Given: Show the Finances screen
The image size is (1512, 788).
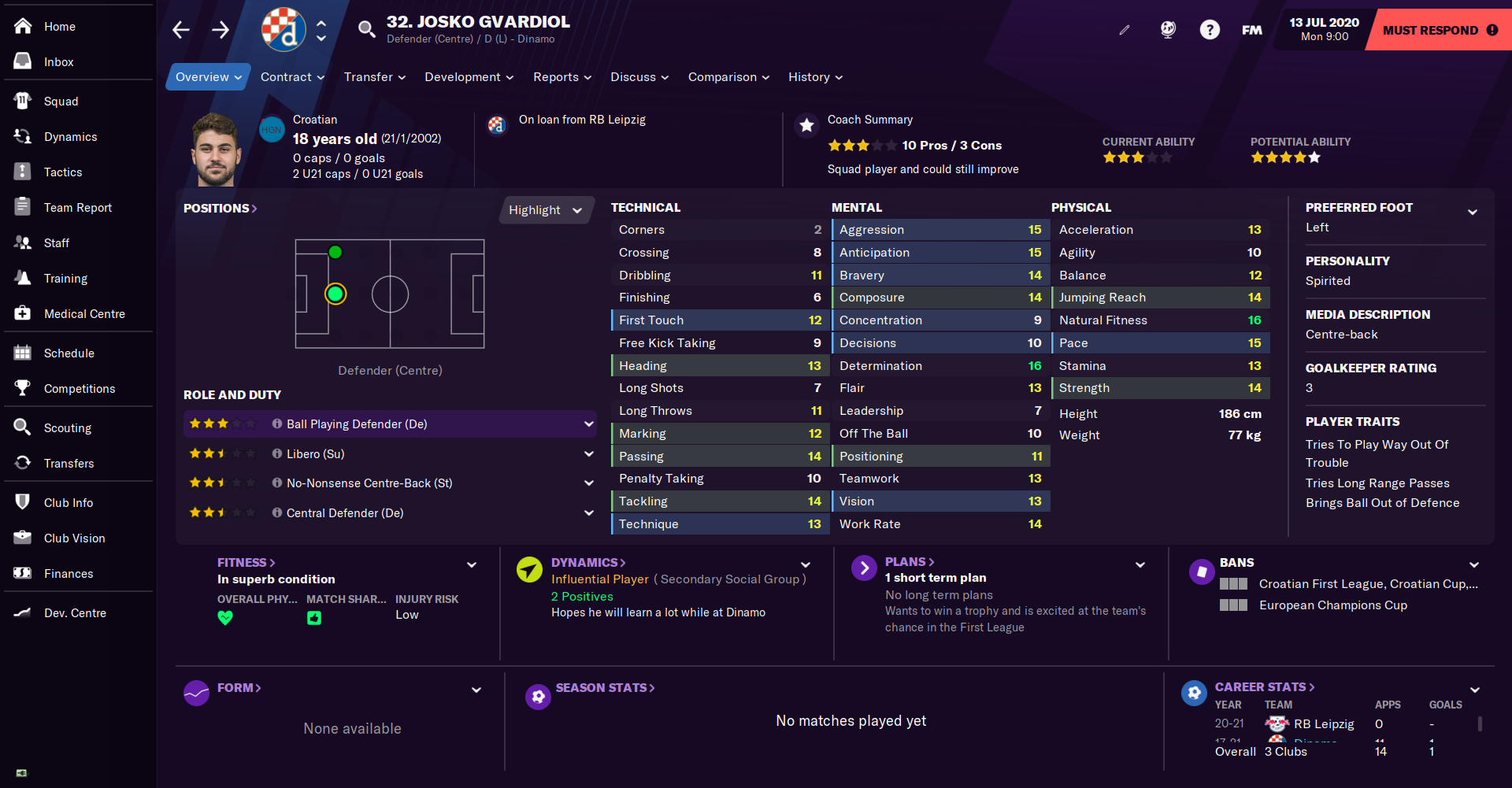Looking at the screenshot, I should [x=68, y=574].
